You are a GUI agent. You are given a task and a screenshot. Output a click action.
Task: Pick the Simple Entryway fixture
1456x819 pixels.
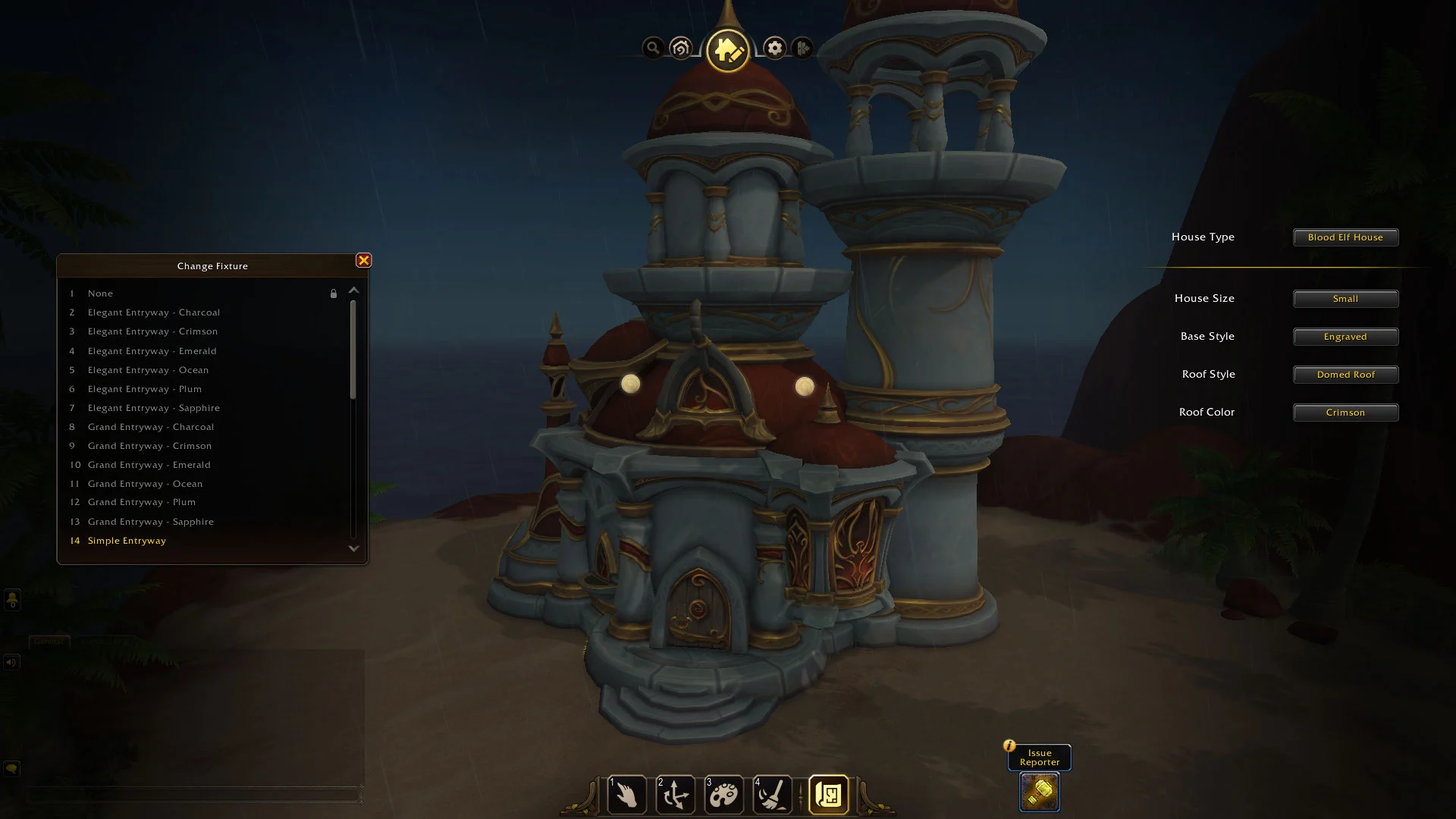[x=127, y=541]
